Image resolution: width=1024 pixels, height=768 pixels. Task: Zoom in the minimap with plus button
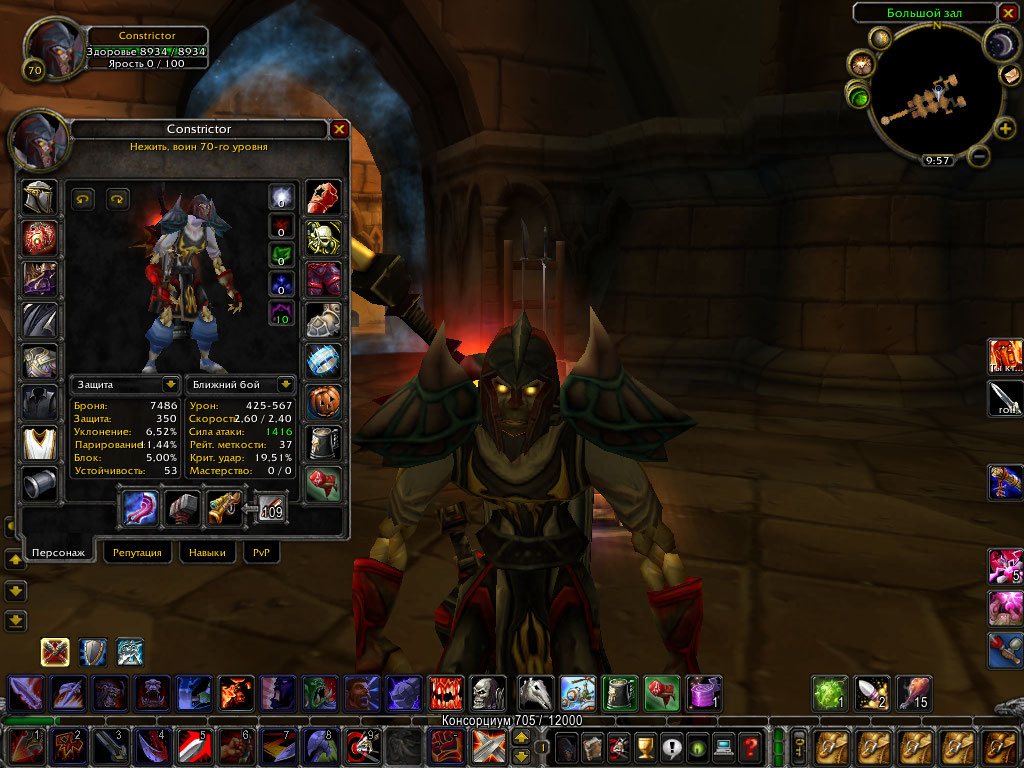coord(1005,129)
